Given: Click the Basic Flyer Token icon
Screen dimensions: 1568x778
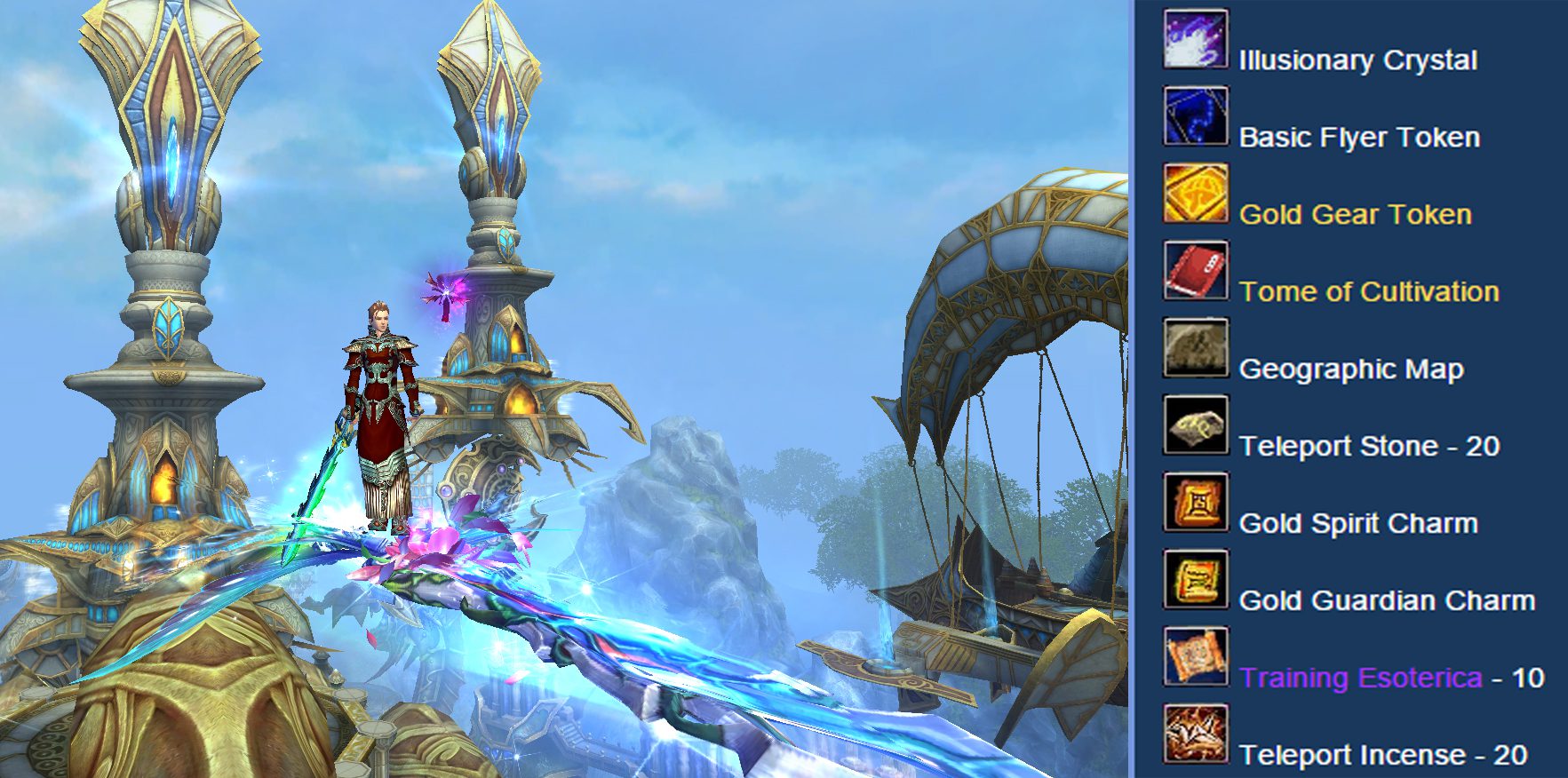Looking at the screenshot, I should coord(1196,116).
